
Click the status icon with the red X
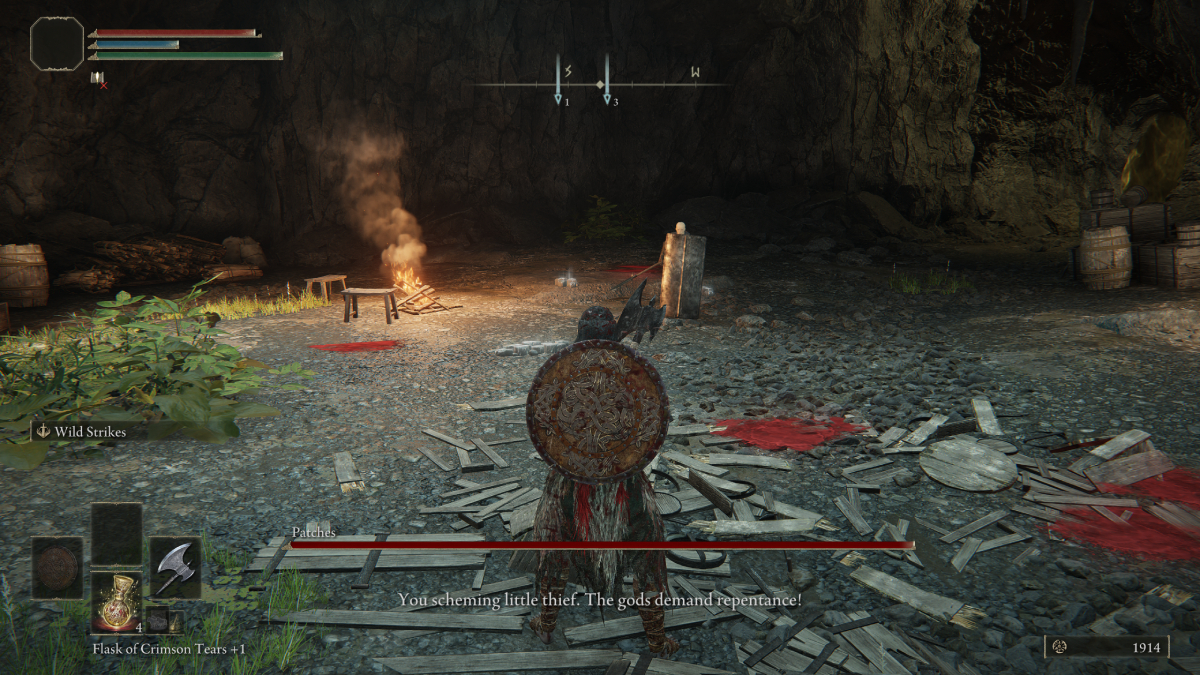tap(98, 78)
